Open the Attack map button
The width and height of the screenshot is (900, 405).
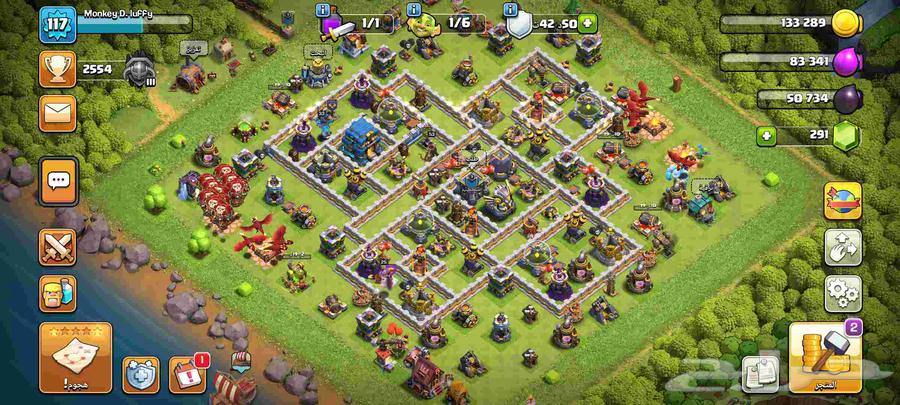click(76, 357)
